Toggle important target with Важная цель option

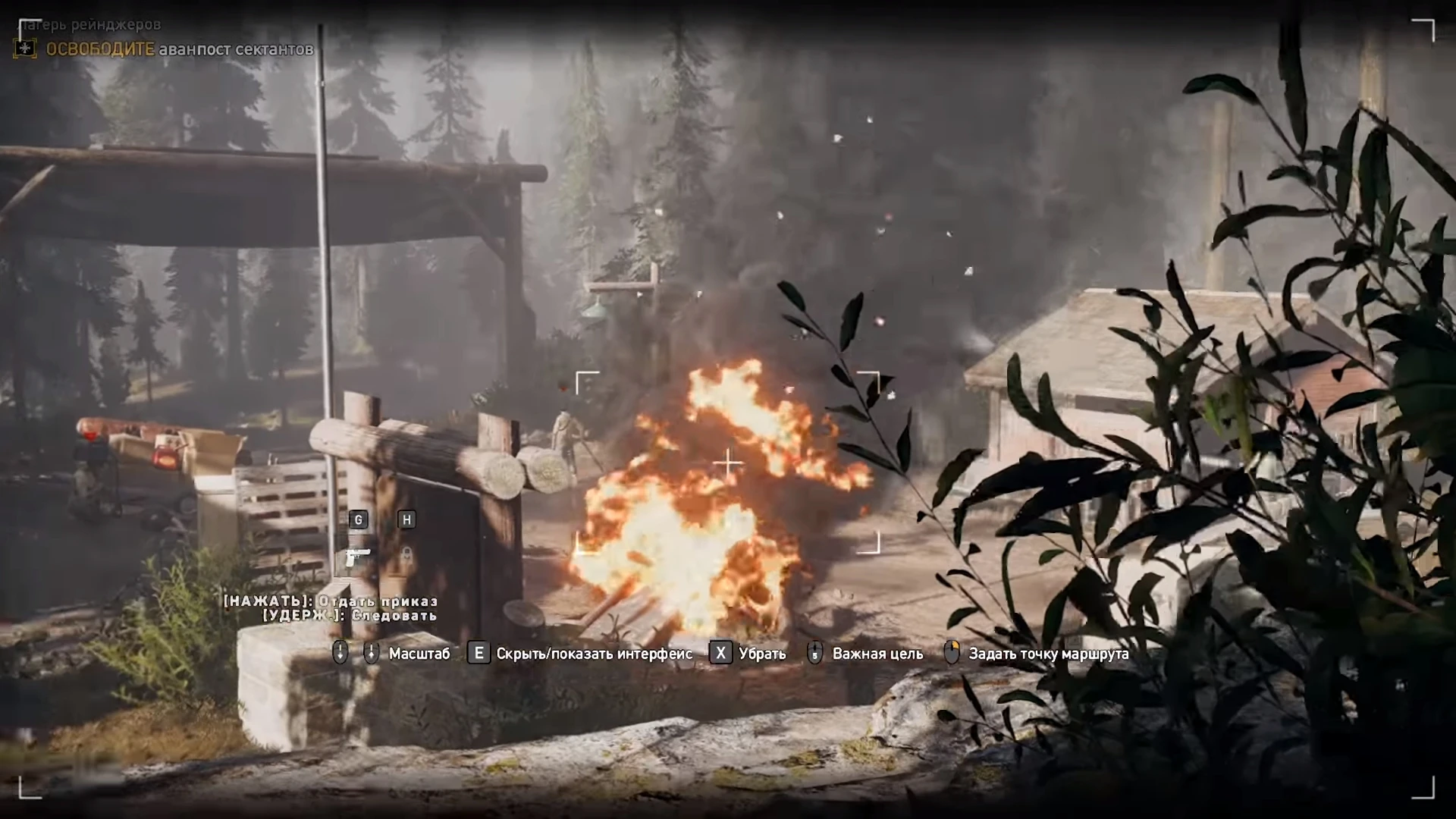877,653
